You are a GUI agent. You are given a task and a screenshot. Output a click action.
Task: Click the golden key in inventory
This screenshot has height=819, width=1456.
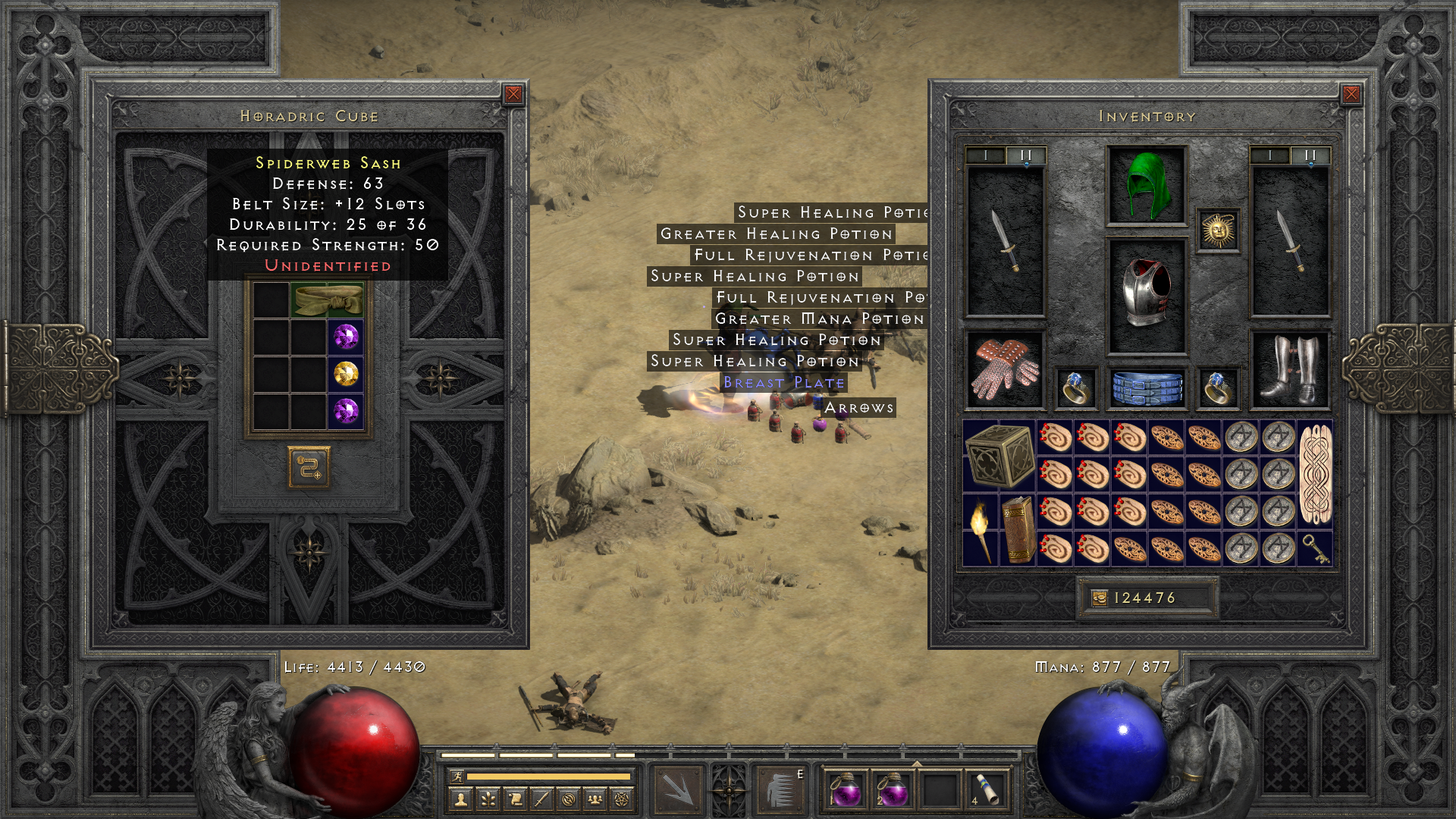pyautogui.click(x=1314, y=548)
